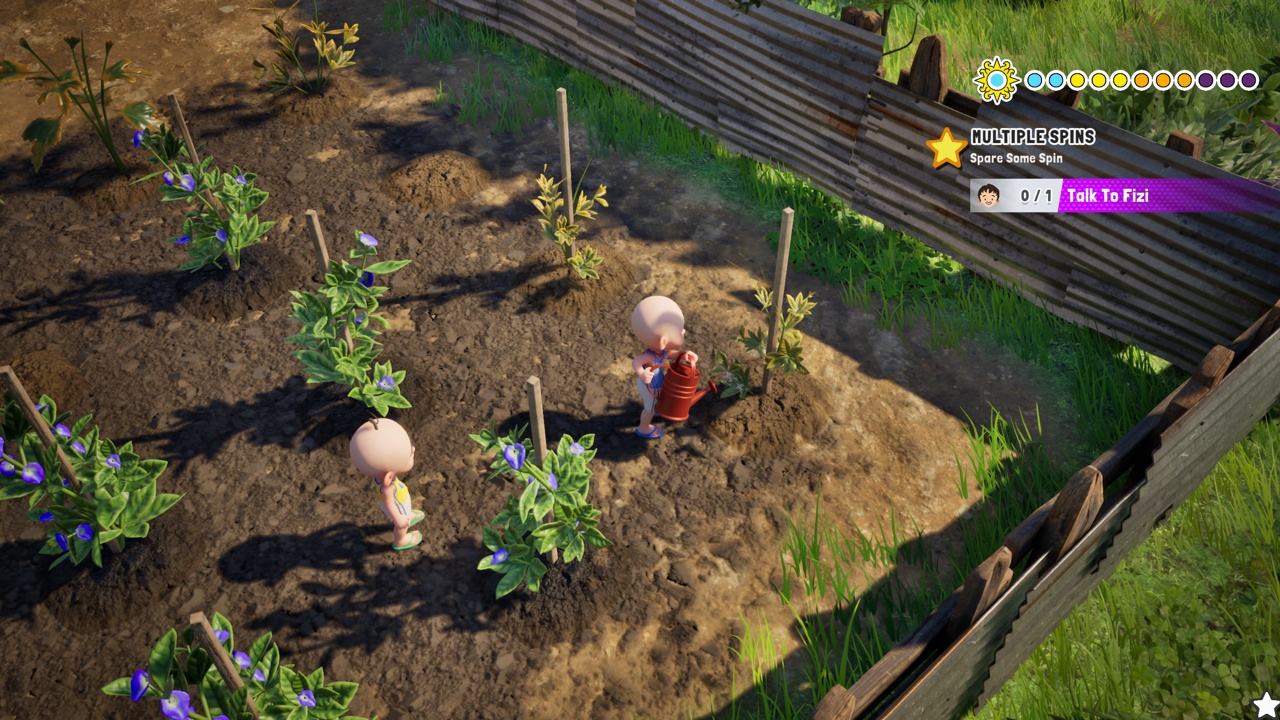
Task: Expand the Spare Some Spin subquest entry
Action: click(x=1015, y=157)
